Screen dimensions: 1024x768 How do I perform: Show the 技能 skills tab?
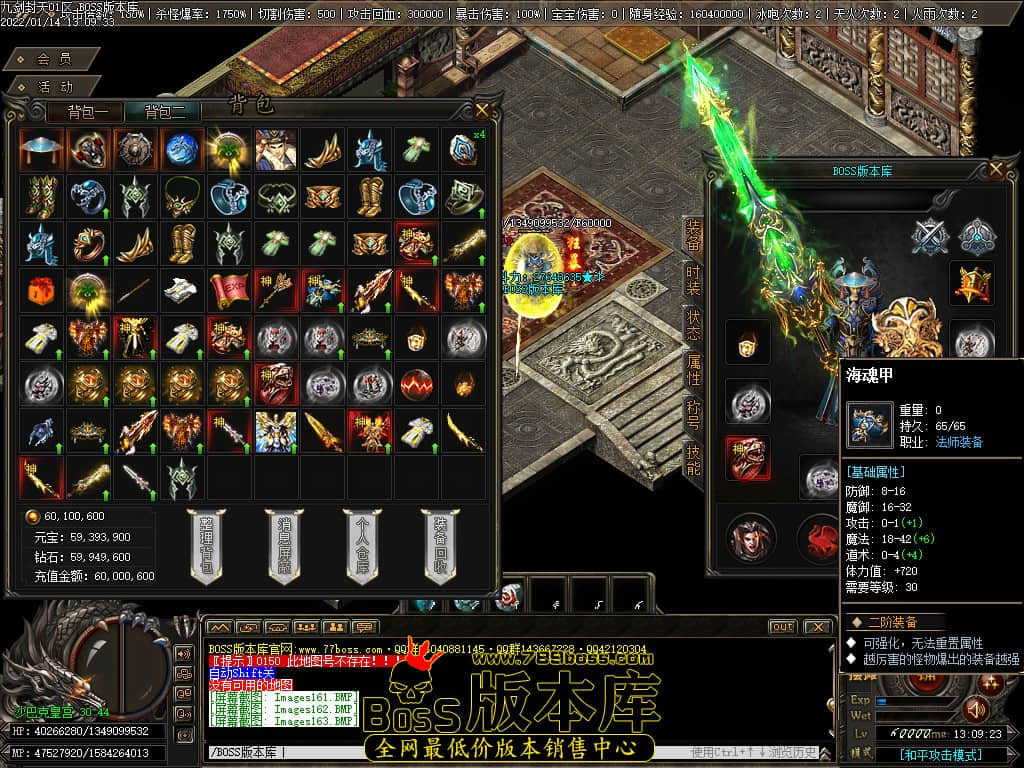pyautogui.click(x=693, y=460)
